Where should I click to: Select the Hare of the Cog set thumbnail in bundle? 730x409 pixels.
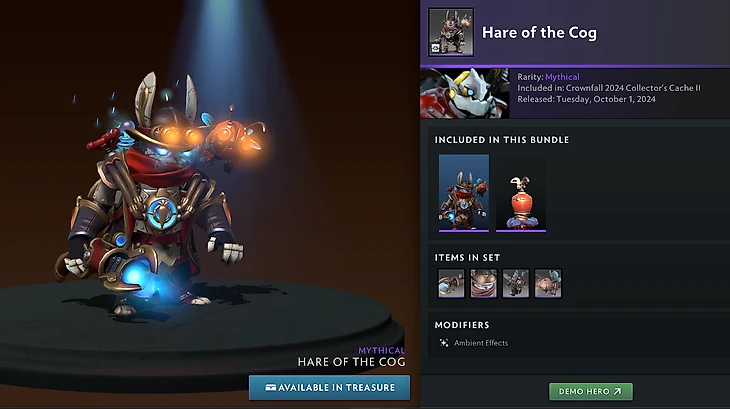click(x=464, y=192)
